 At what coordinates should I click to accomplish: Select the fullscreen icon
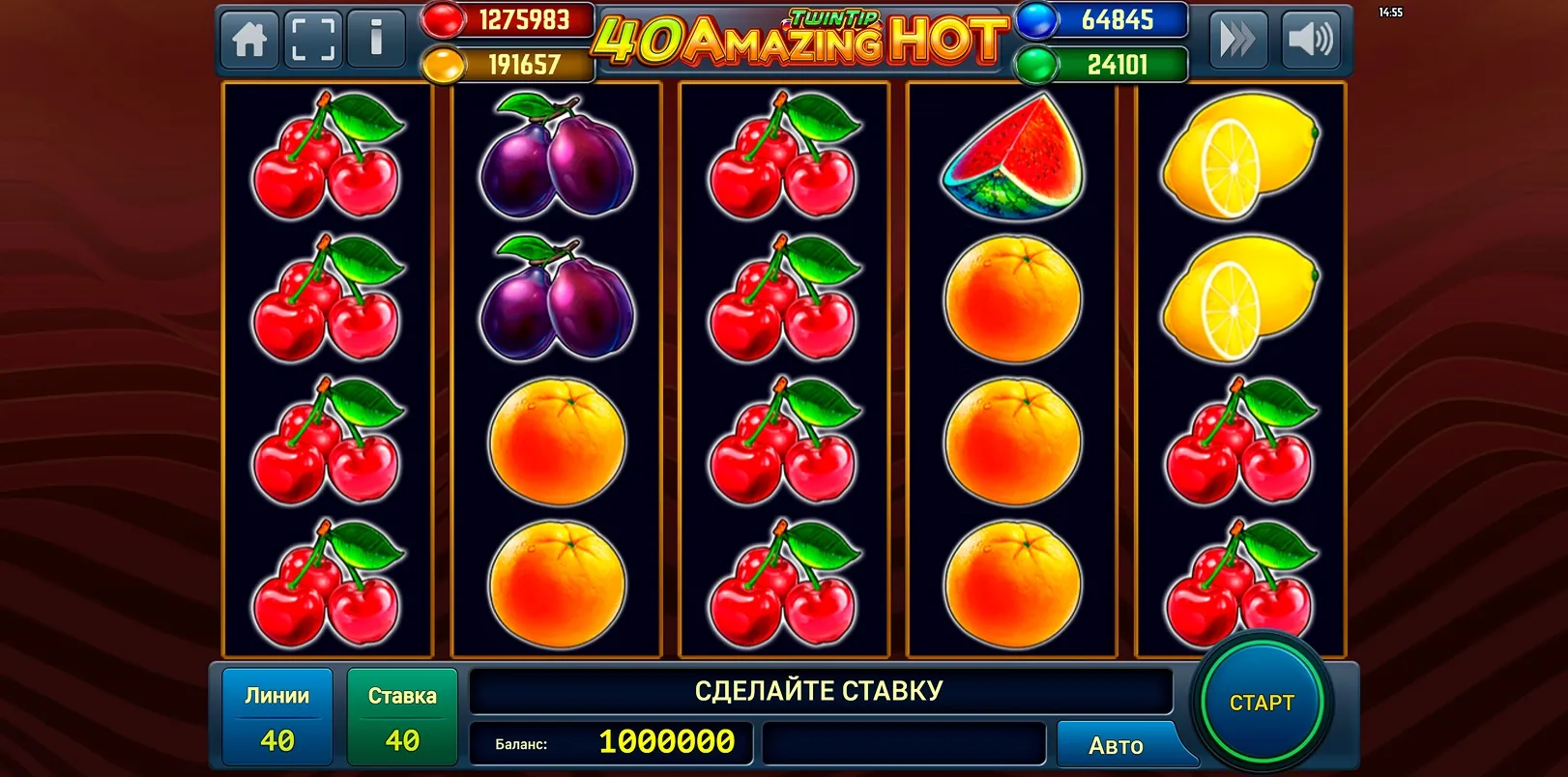click(313, 40)
